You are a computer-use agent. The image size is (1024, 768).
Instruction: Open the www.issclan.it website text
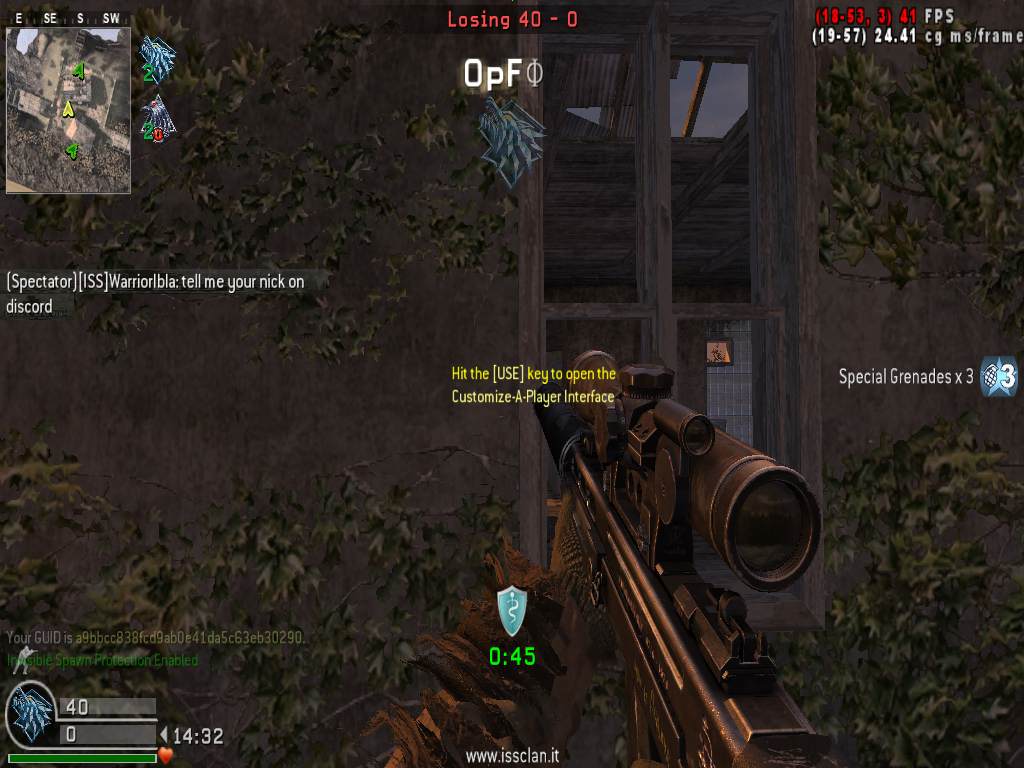pyautogui.click(x=511, y=757)
